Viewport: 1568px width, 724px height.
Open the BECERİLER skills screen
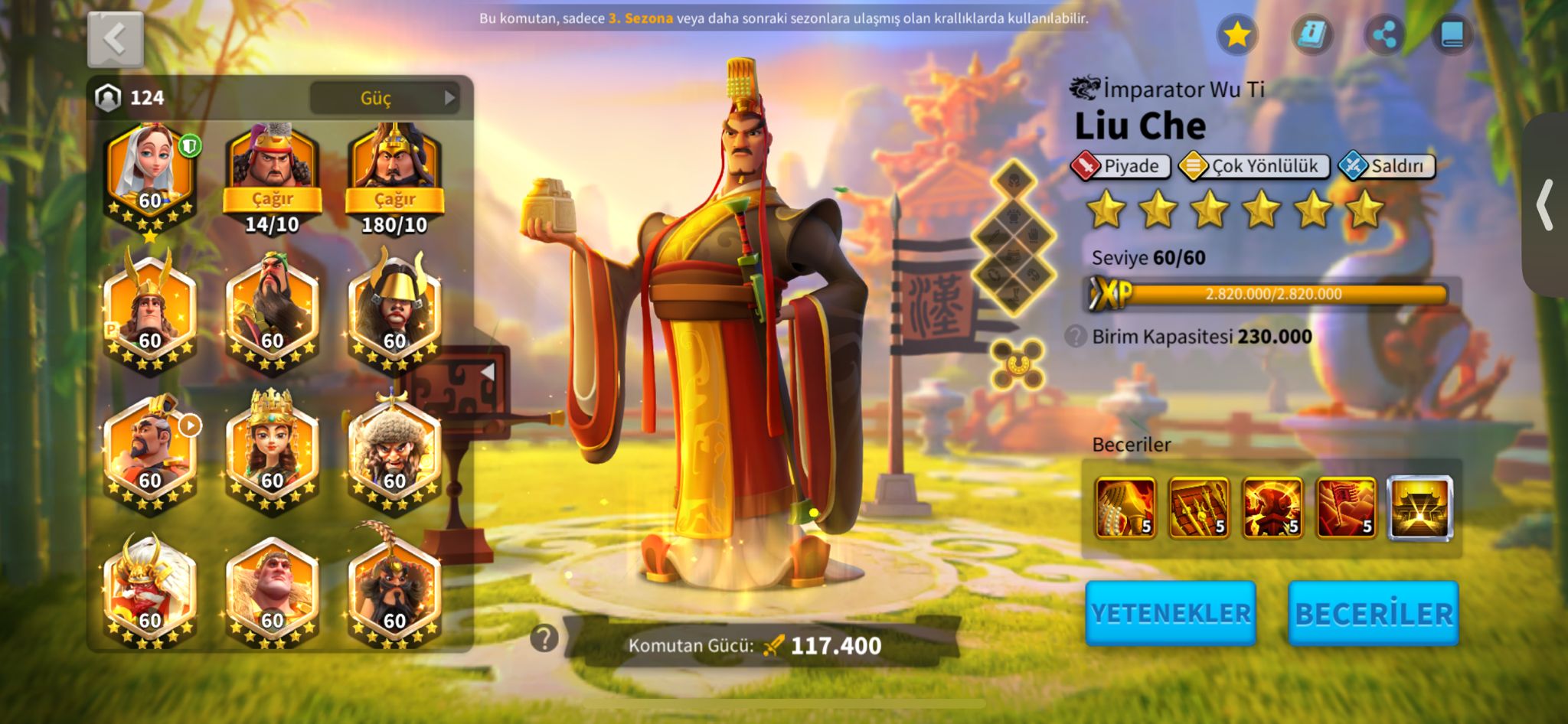(x=1373, y=613)
